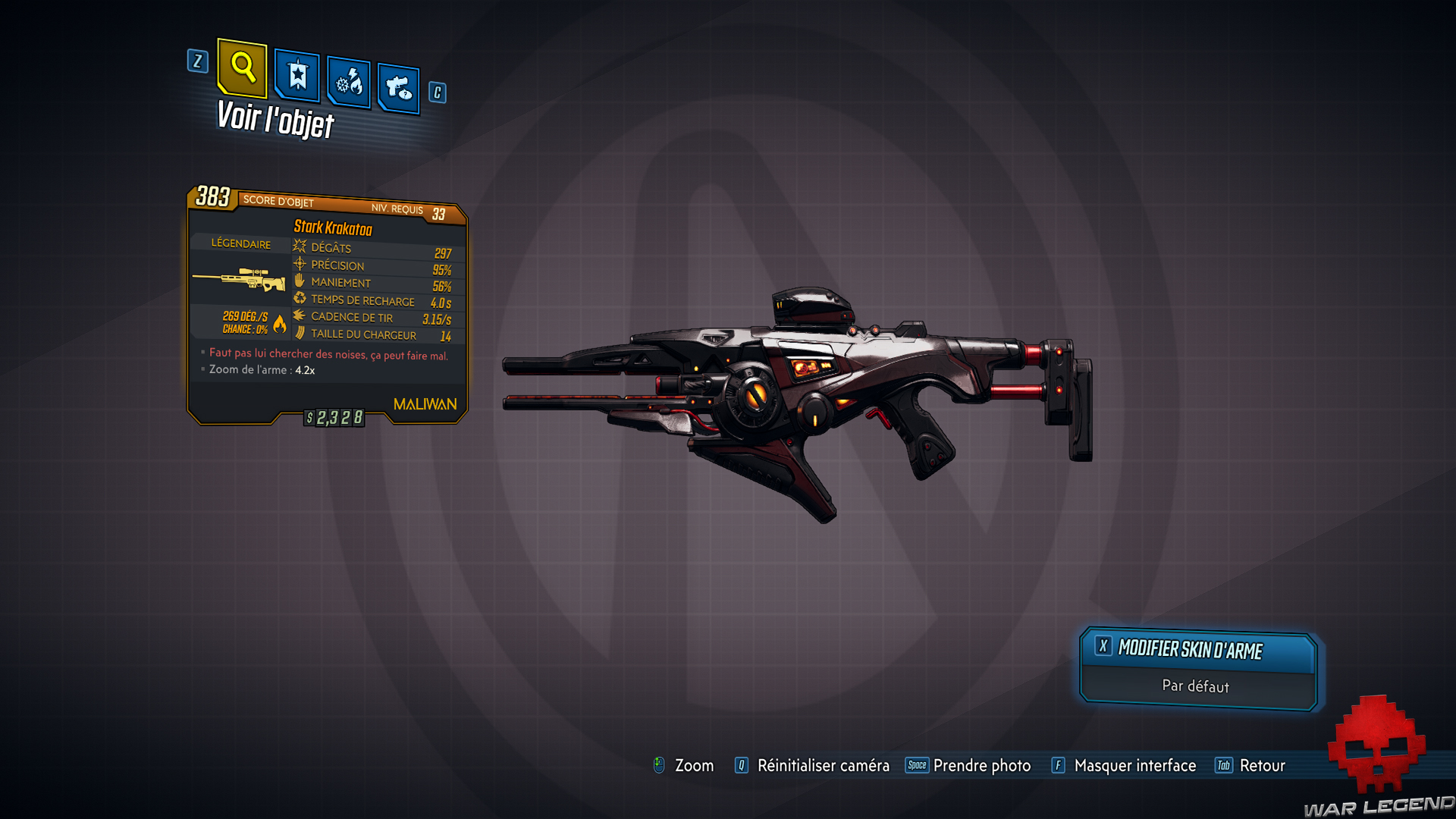Select the magnifying glass inspect tab
This screenshot has width=1456, height=819.
tap(242, 67)
